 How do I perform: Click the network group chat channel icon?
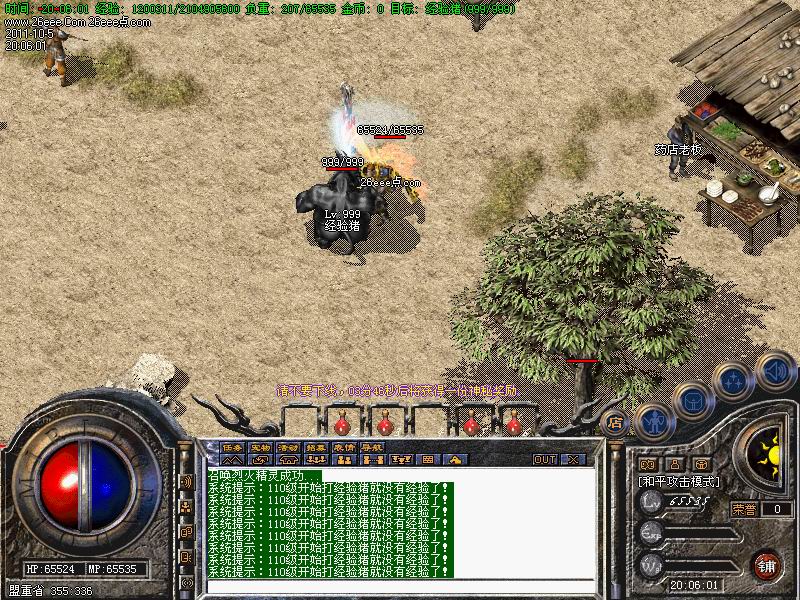coord(186,508)
